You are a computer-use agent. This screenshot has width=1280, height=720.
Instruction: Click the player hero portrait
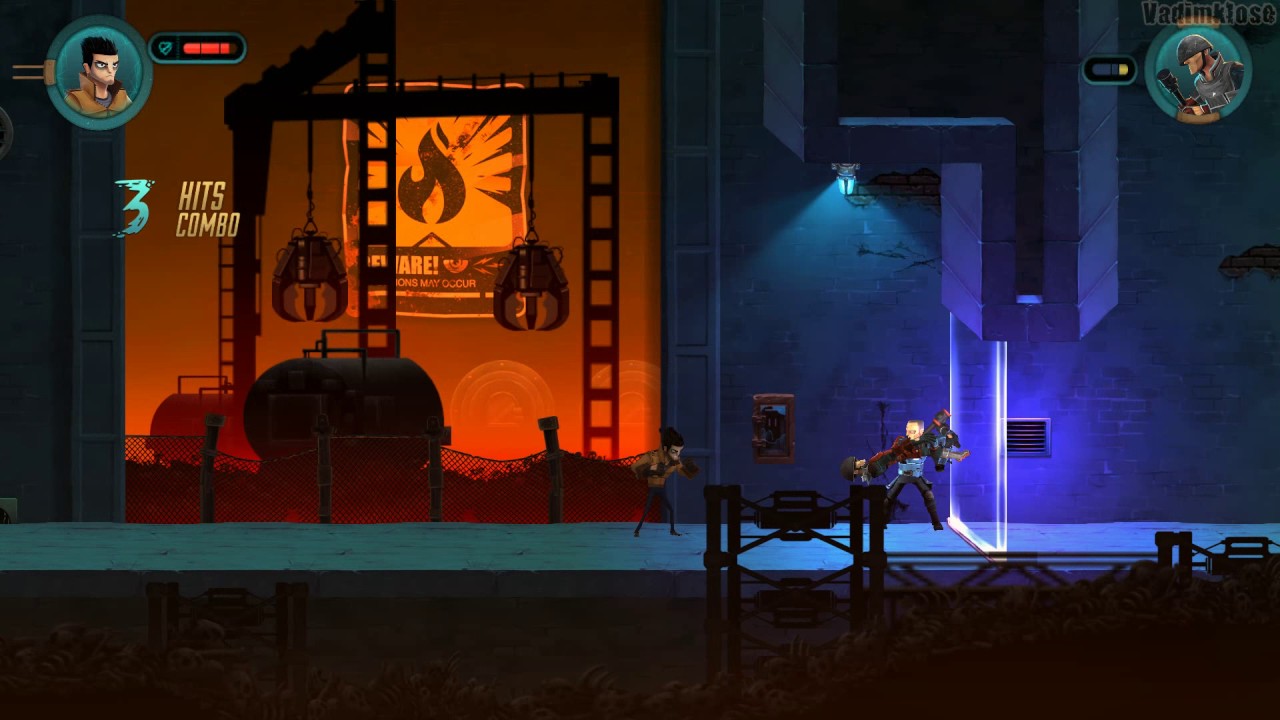click(x=99, y=72)
